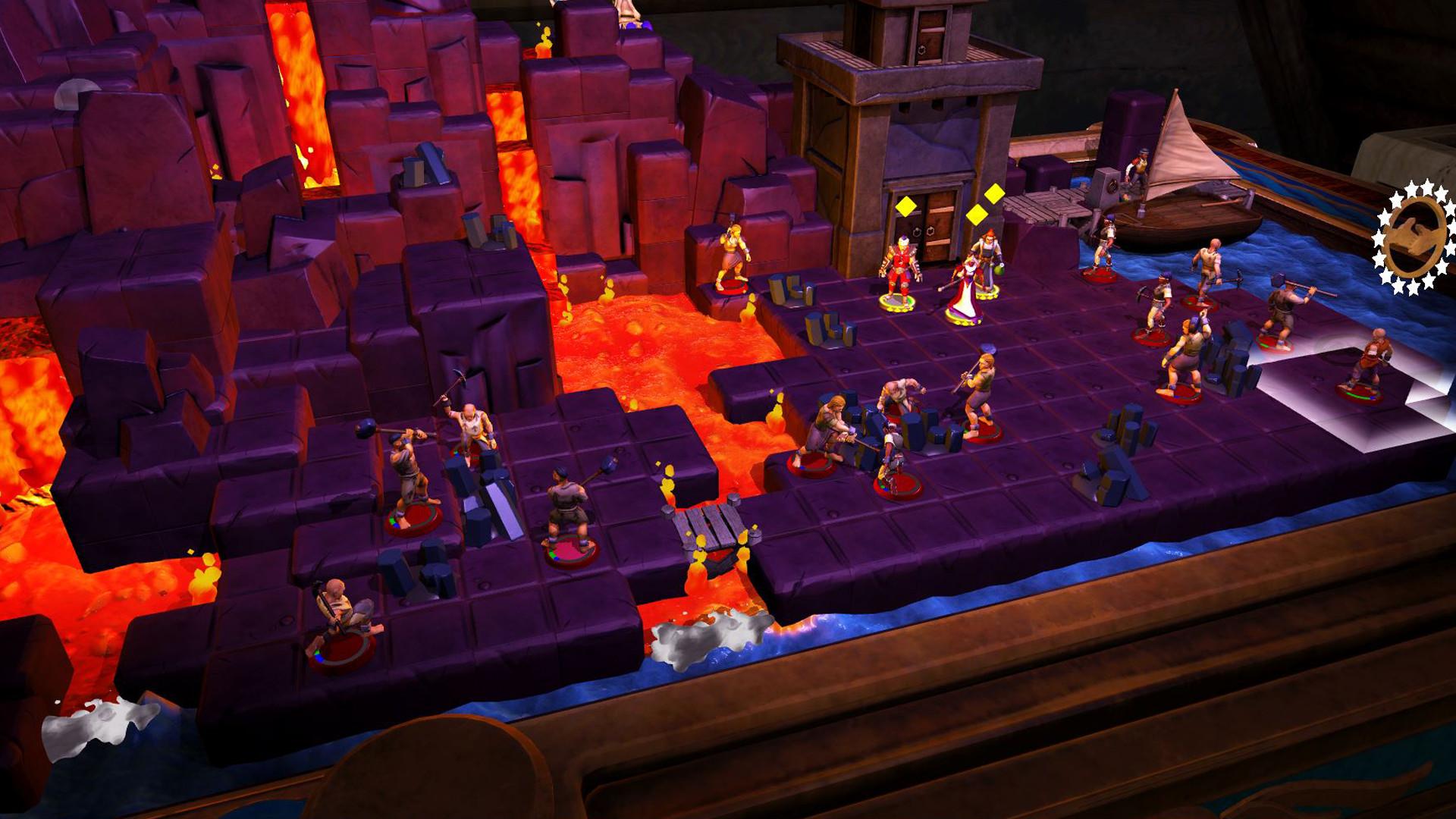Screen dimensions: 1456x819
Task: Click the pair of yellow diamond markers
Action: (986, 206)
